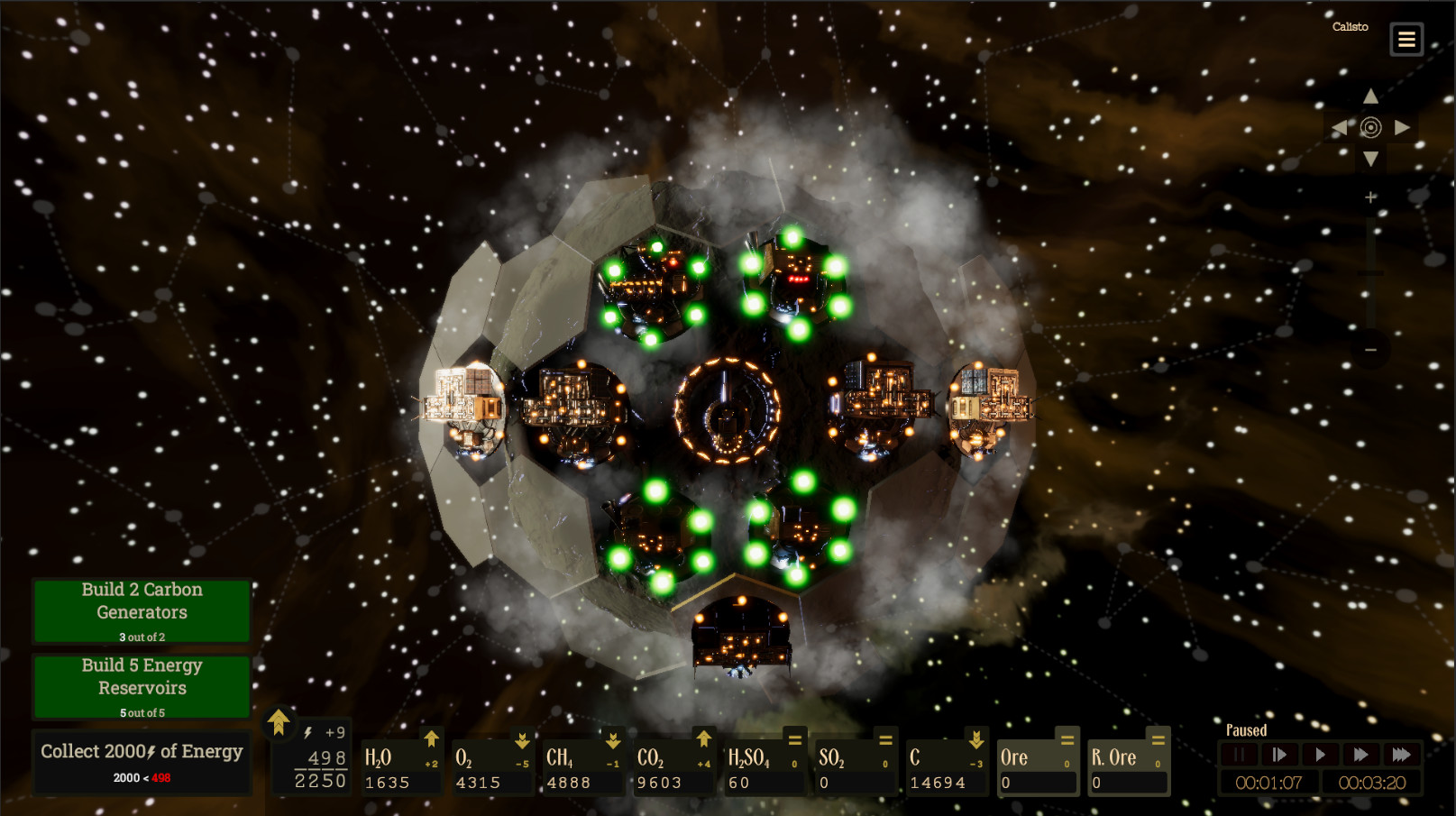
Task: Open the quest 'Build 2 Carbon Generators'
Action: click(x=142, y=610)
